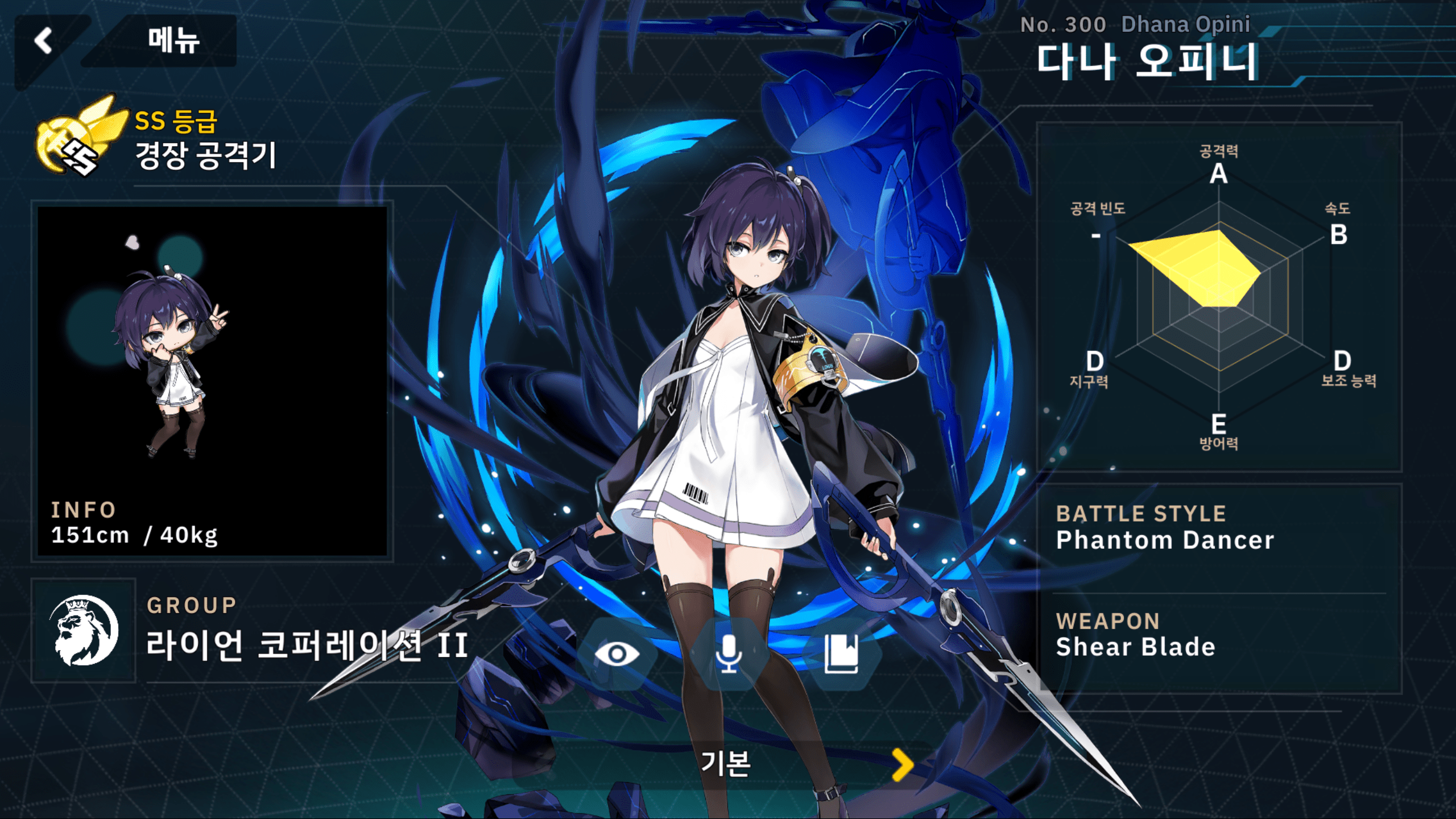Switch skin with the yellow arrow

(x=903, y=764)
